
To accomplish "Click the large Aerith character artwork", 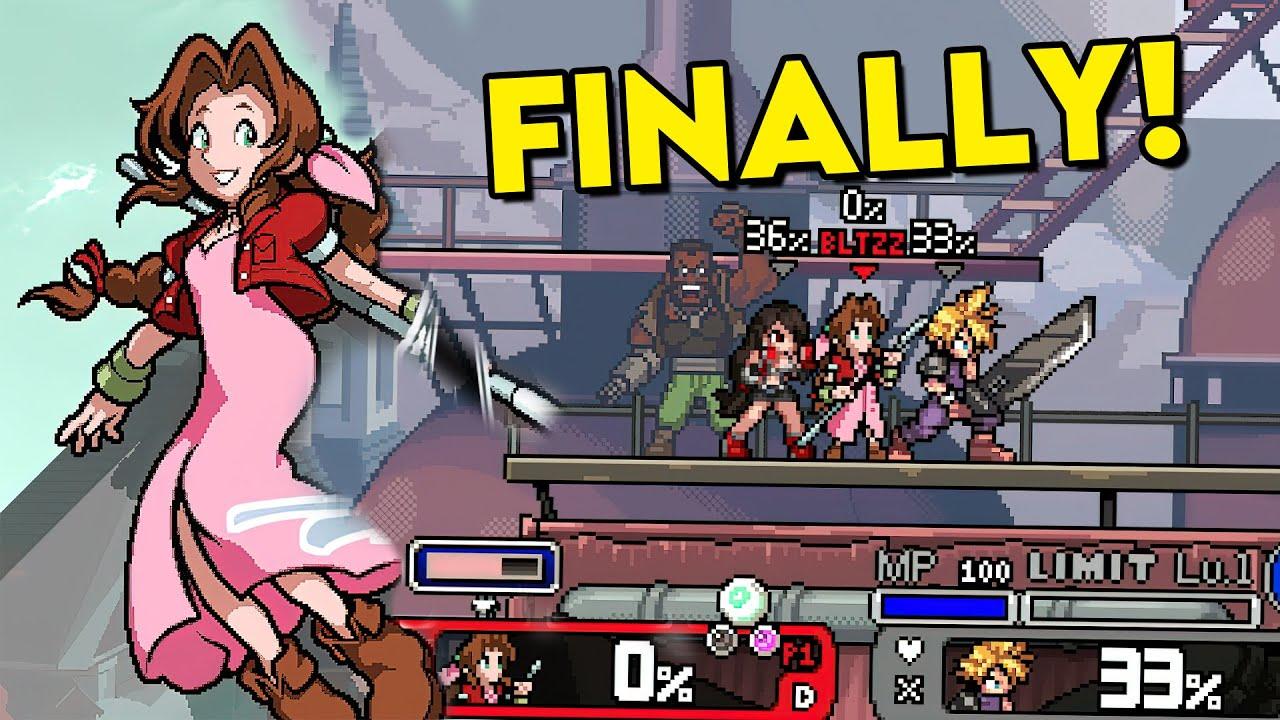I will coord(230,350).
